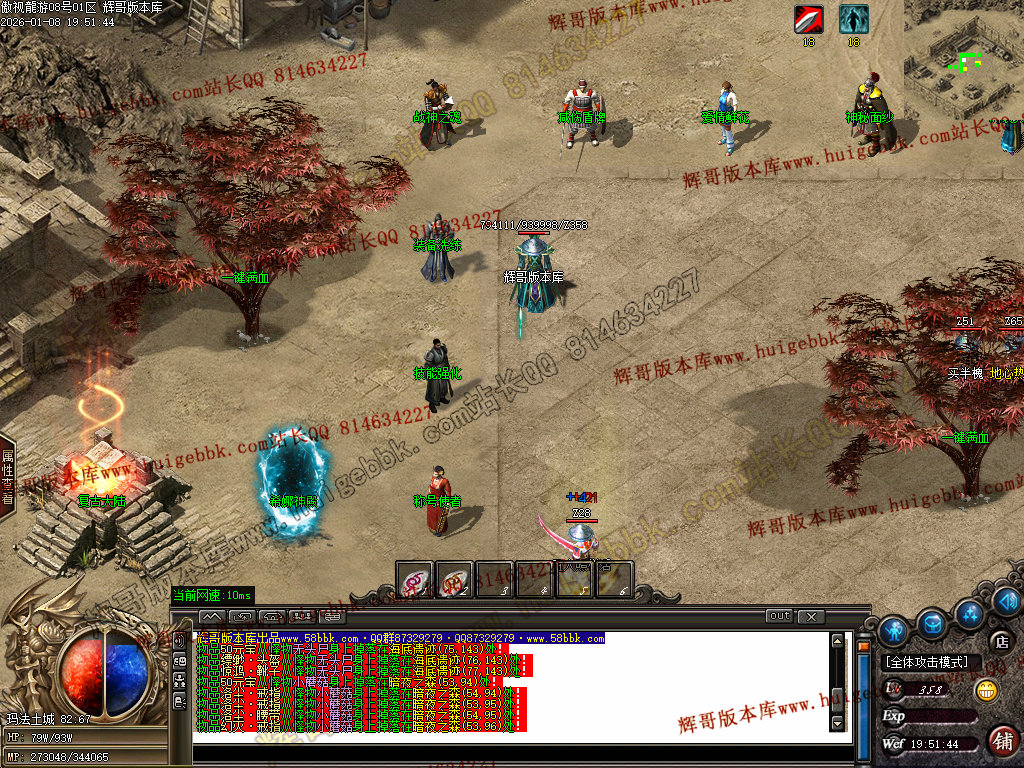Click the red 铺 stall button
Viewport: 1024px width, 768px height.
click(1001, 740)
